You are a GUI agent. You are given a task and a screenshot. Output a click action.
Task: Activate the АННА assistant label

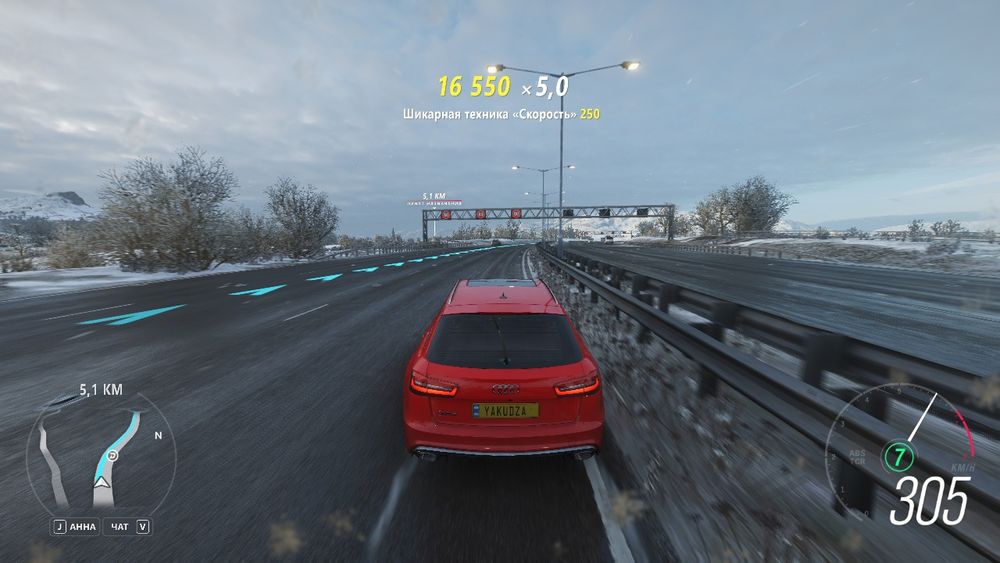pyautogui.click(x=83, y=527)
